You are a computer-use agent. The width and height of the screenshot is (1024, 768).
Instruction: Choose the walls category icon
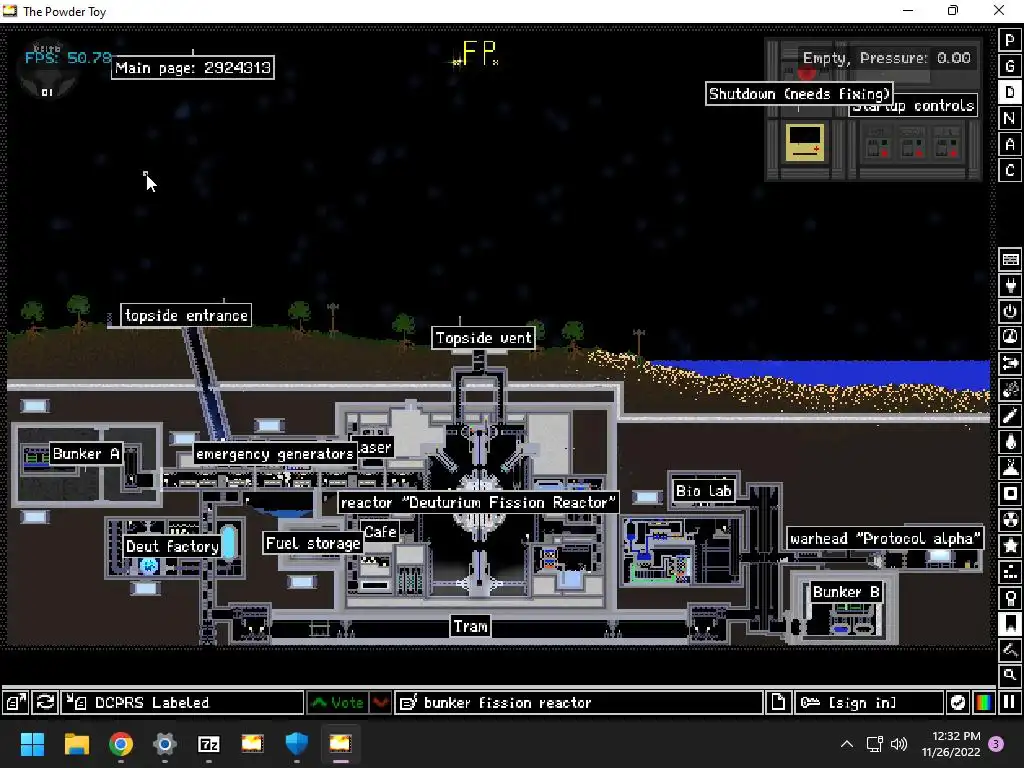coord(1010,260)
